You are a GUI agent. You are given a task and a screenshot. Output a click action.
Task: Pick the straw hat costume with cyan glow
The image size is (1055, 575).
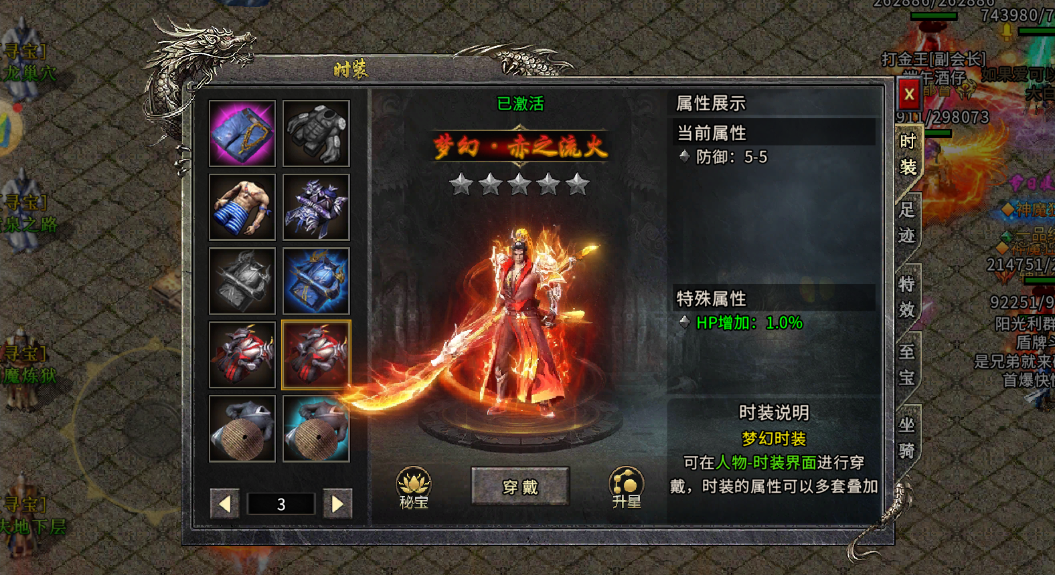316,428
